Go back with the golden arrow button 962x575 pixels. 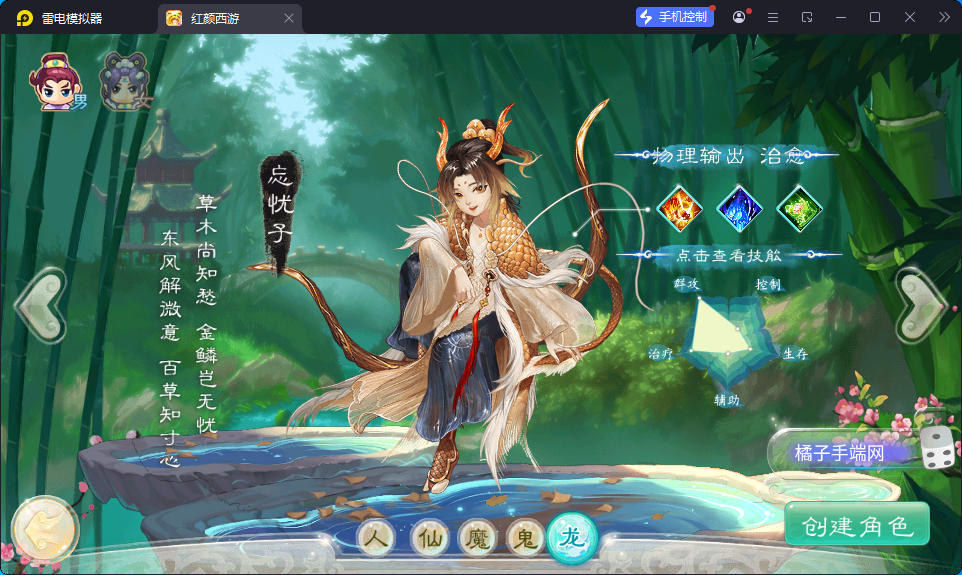[x=44, y=528]
